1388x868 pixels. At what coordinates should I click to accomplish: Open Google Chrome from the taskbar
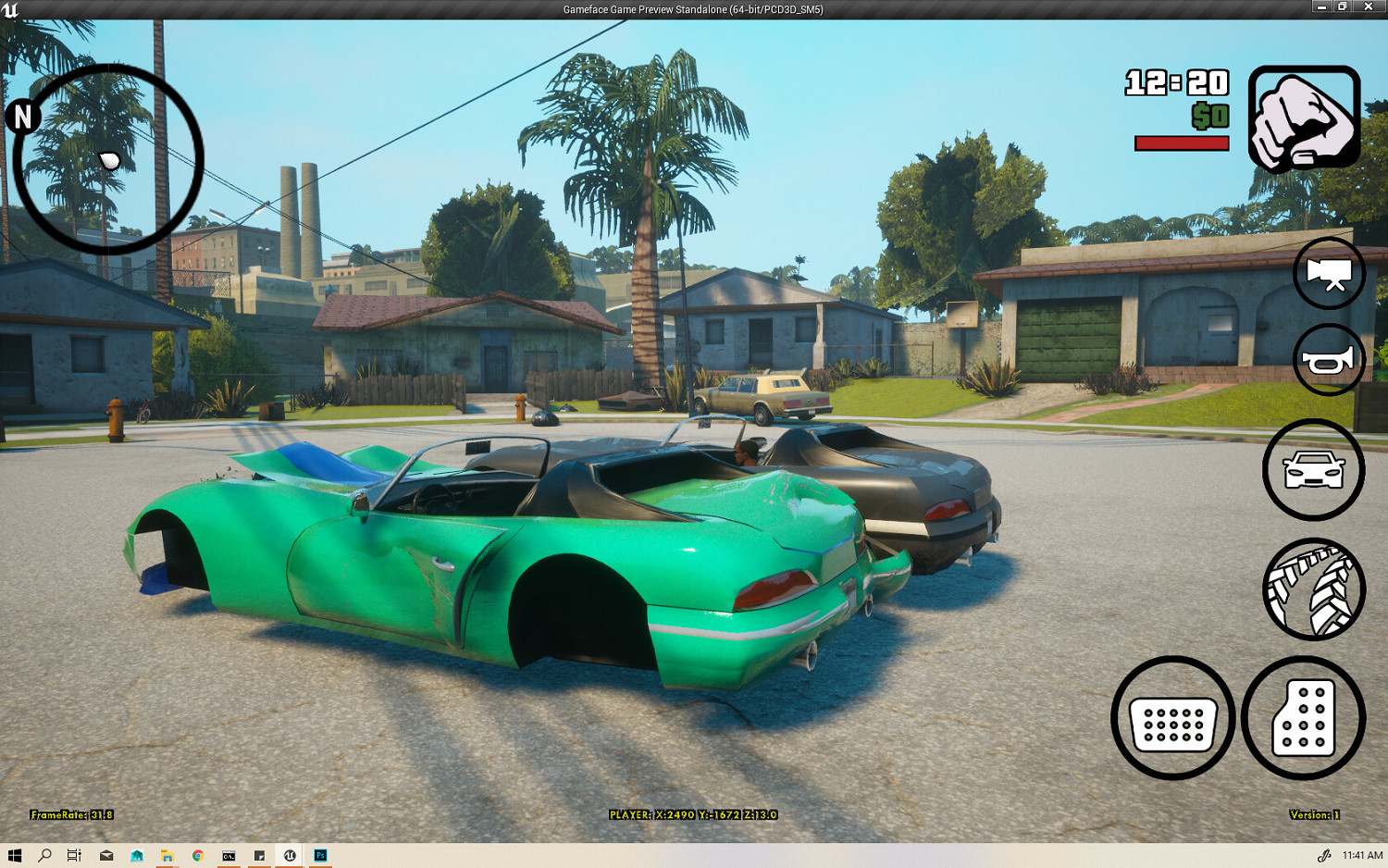196,856
